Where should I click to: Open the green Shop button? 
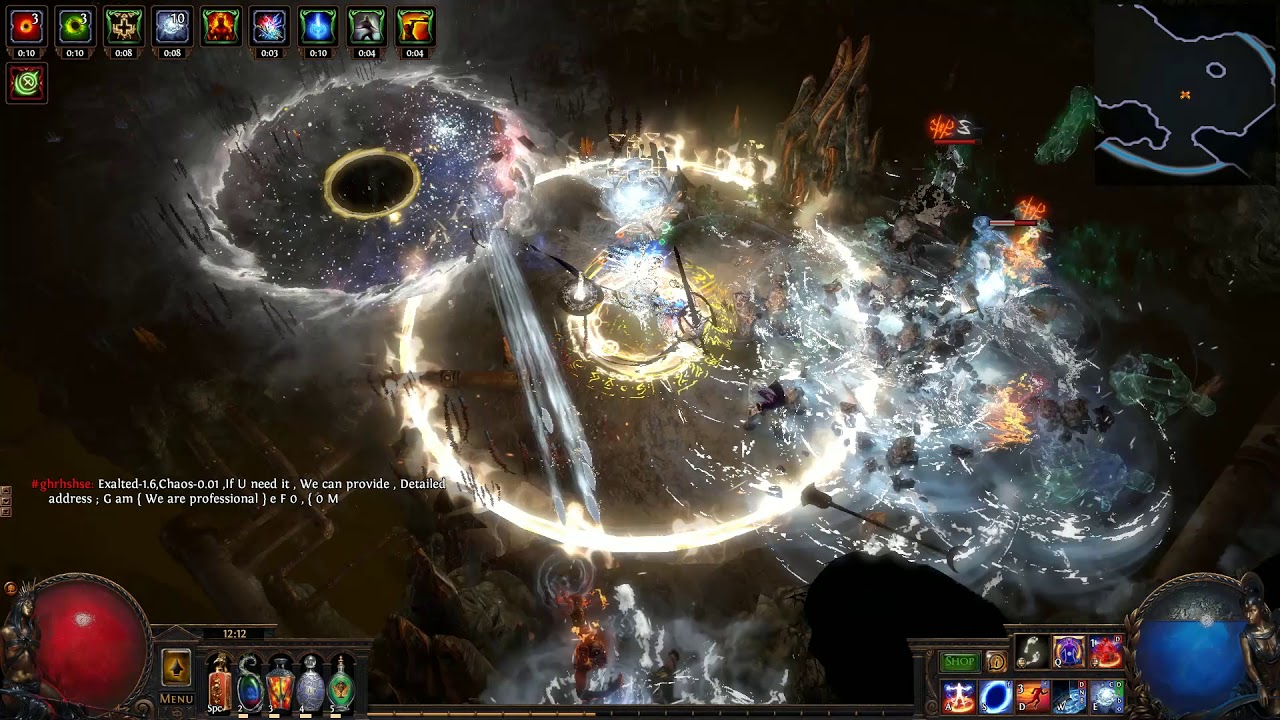[x=959, y=662]
